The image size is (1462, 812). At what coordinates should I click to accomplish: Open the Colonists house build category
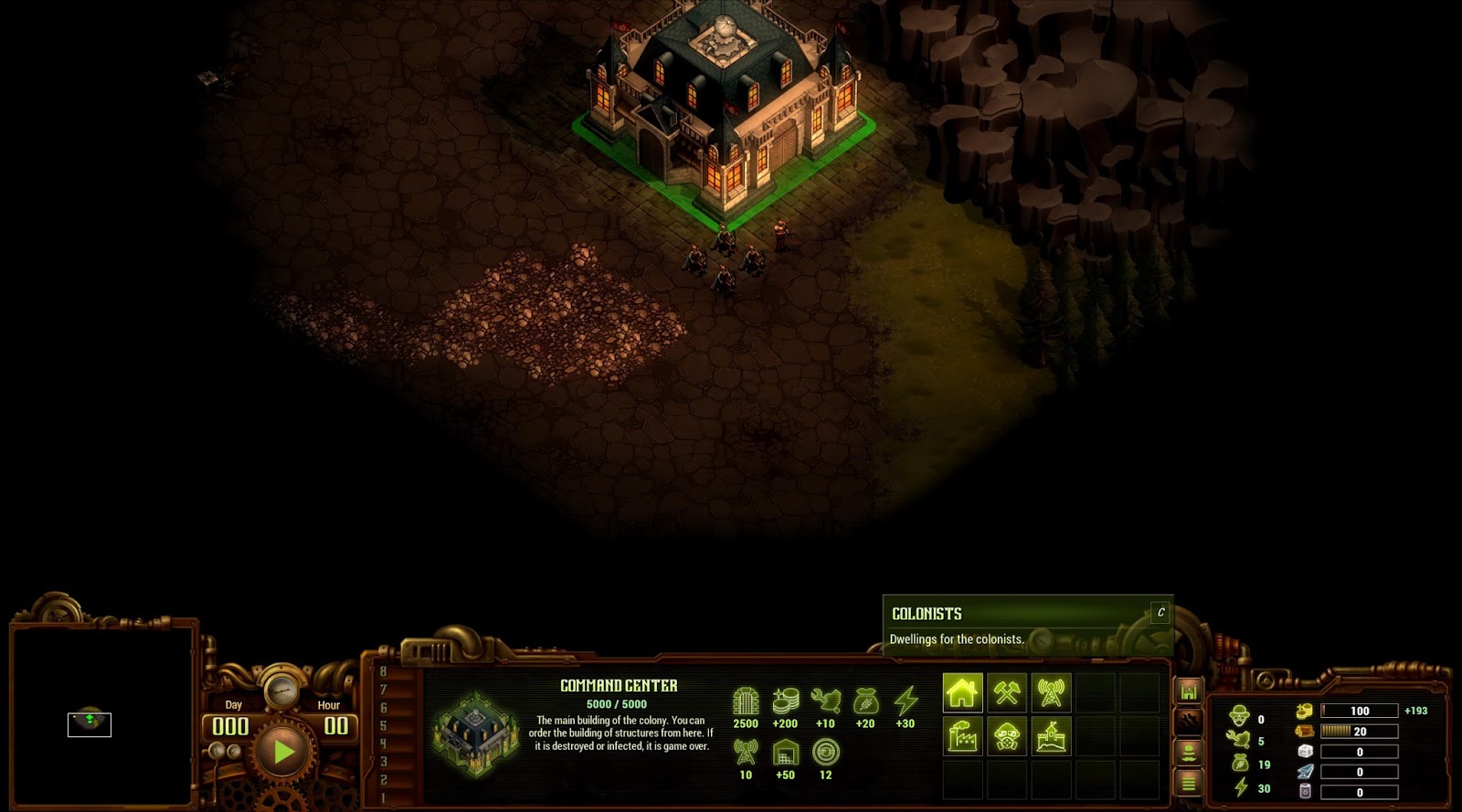[962, 693]
